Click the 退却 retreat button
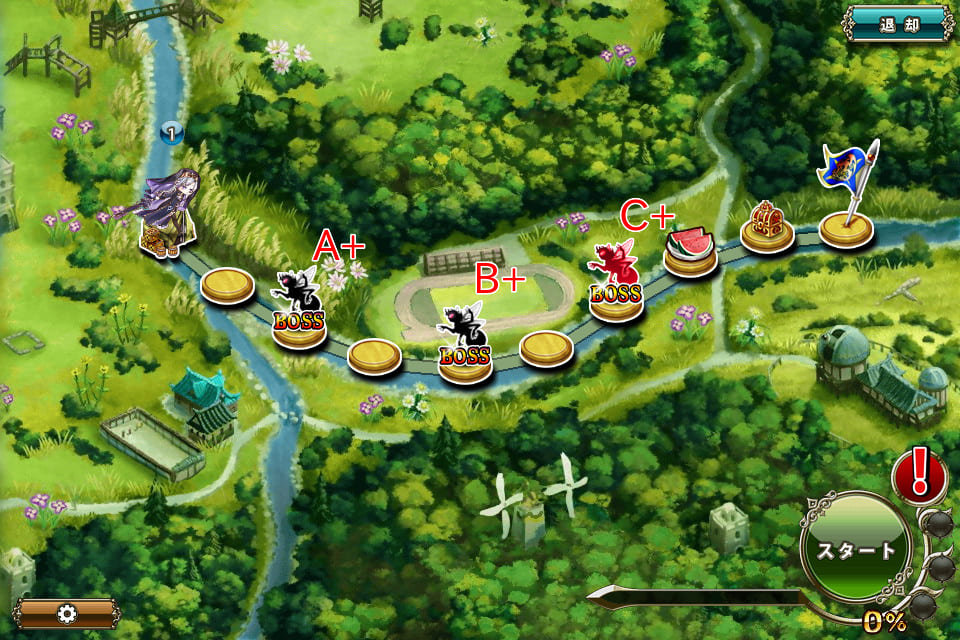960x640 pixels. (897, 22)
